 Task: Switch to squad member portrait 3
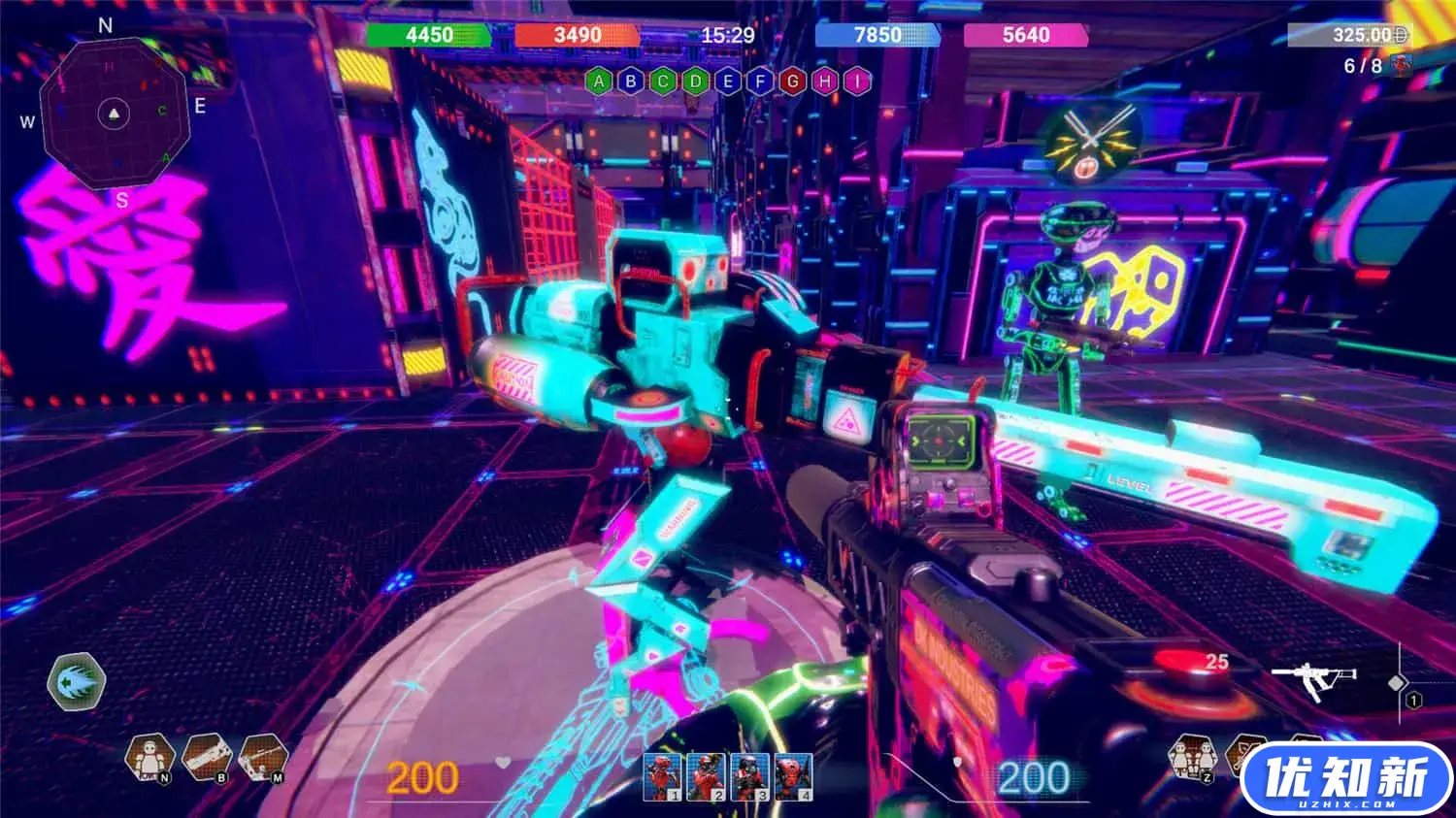749,776
